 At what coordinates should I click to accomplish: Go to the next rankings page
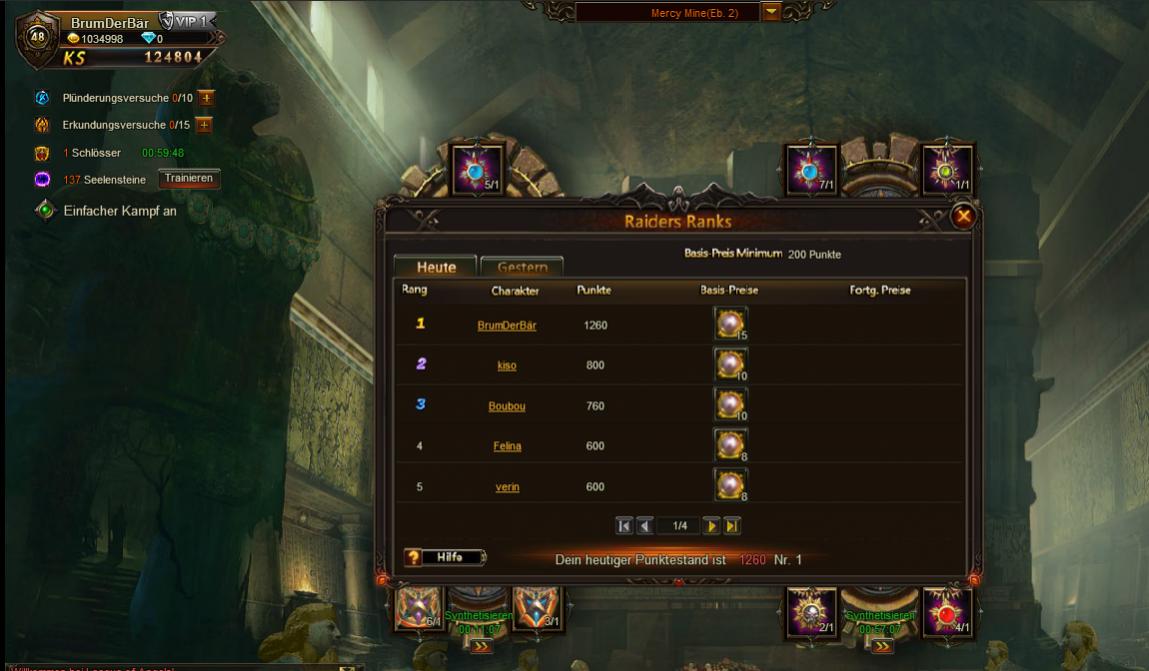[x=712, y=526]
